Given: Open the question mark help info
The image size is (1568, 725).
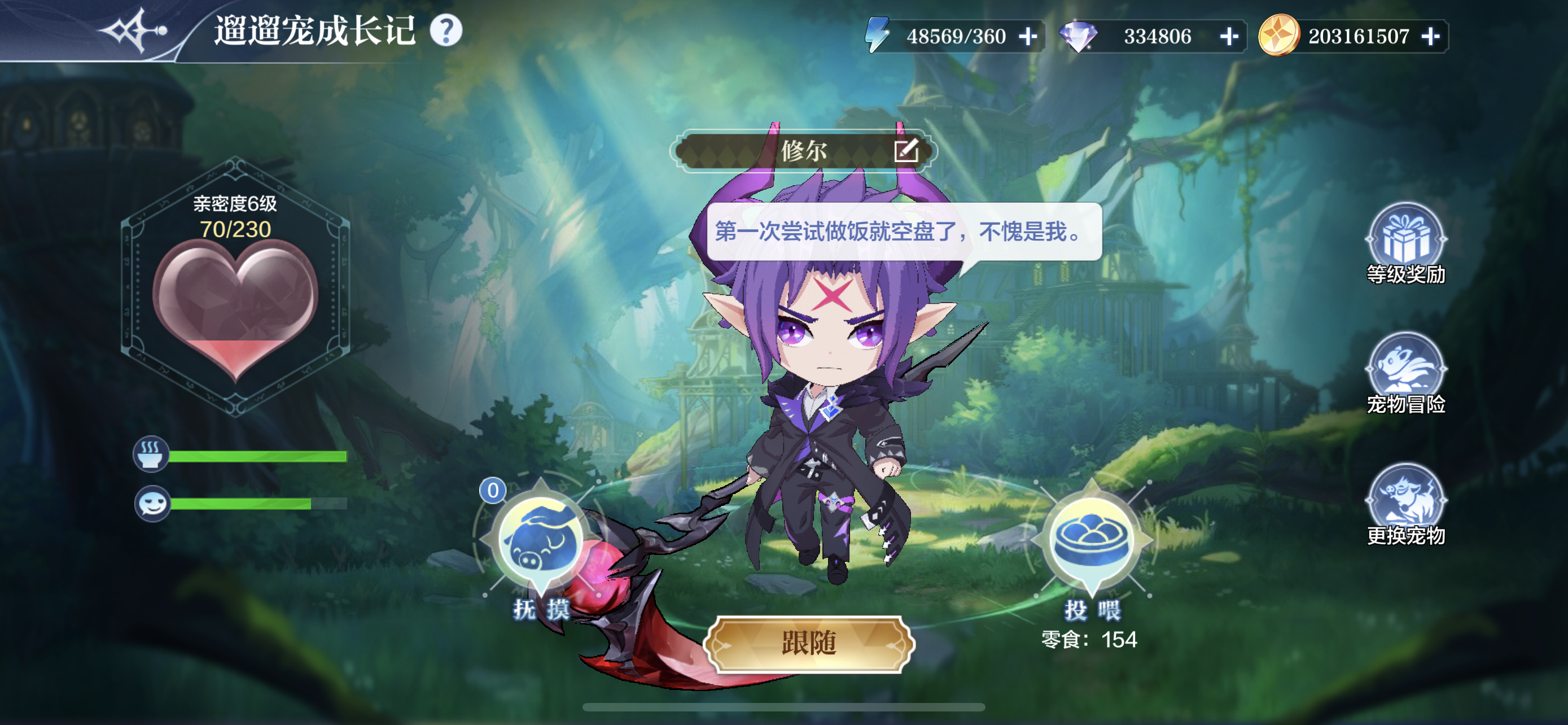Looking at the screenshot, I should [446, 30].
